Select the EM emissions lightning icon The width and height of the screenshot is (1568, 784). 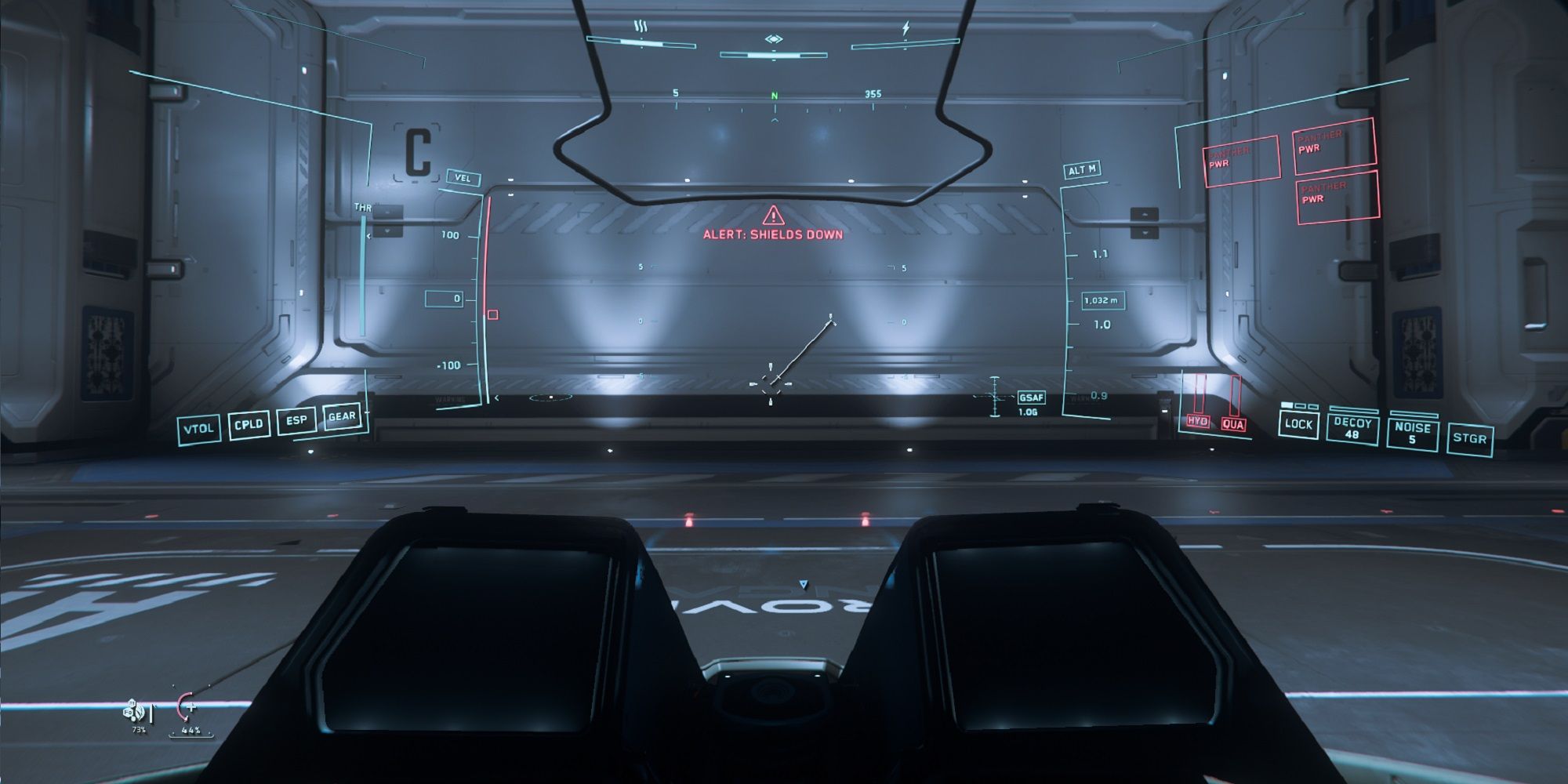907,27
